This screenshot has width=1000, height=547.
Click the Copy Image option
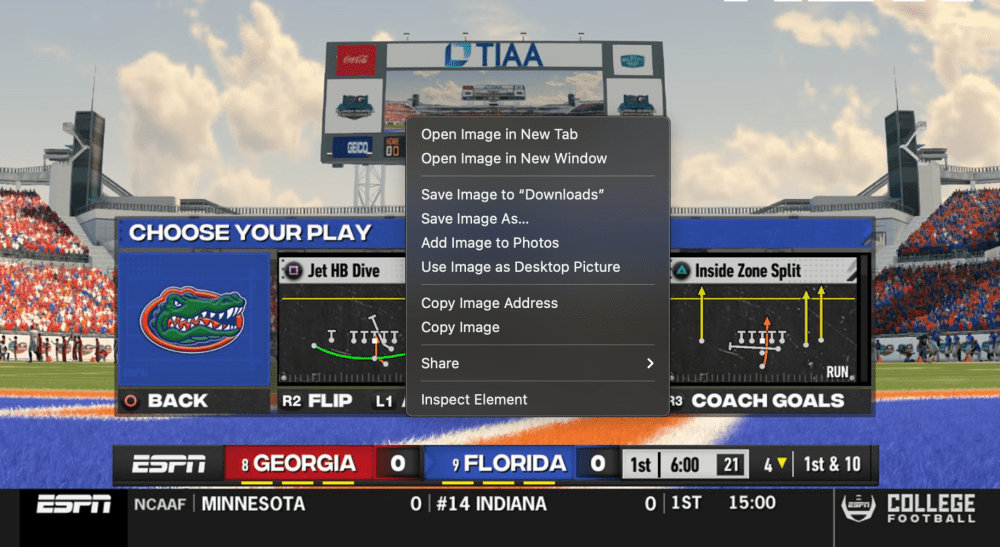click(460, 327)
